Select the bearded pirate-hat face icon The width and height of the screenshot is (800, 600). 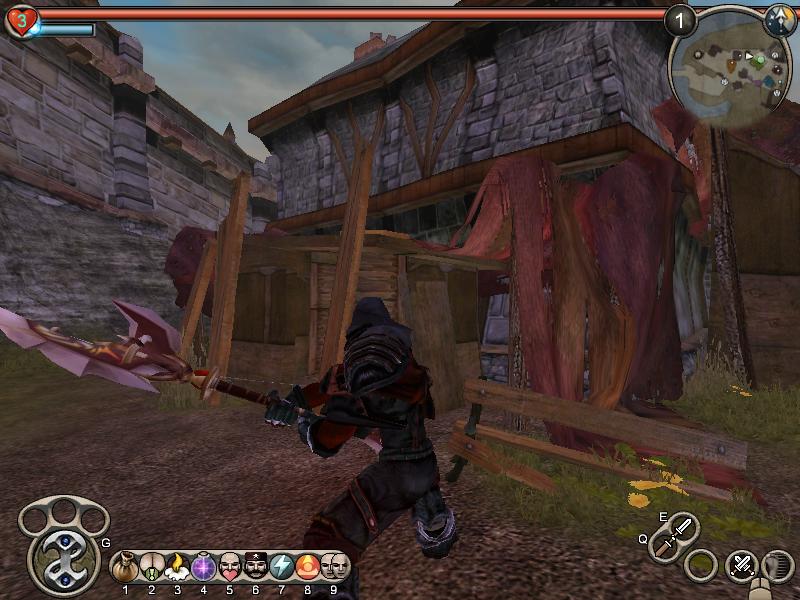[x=256, y=566]
